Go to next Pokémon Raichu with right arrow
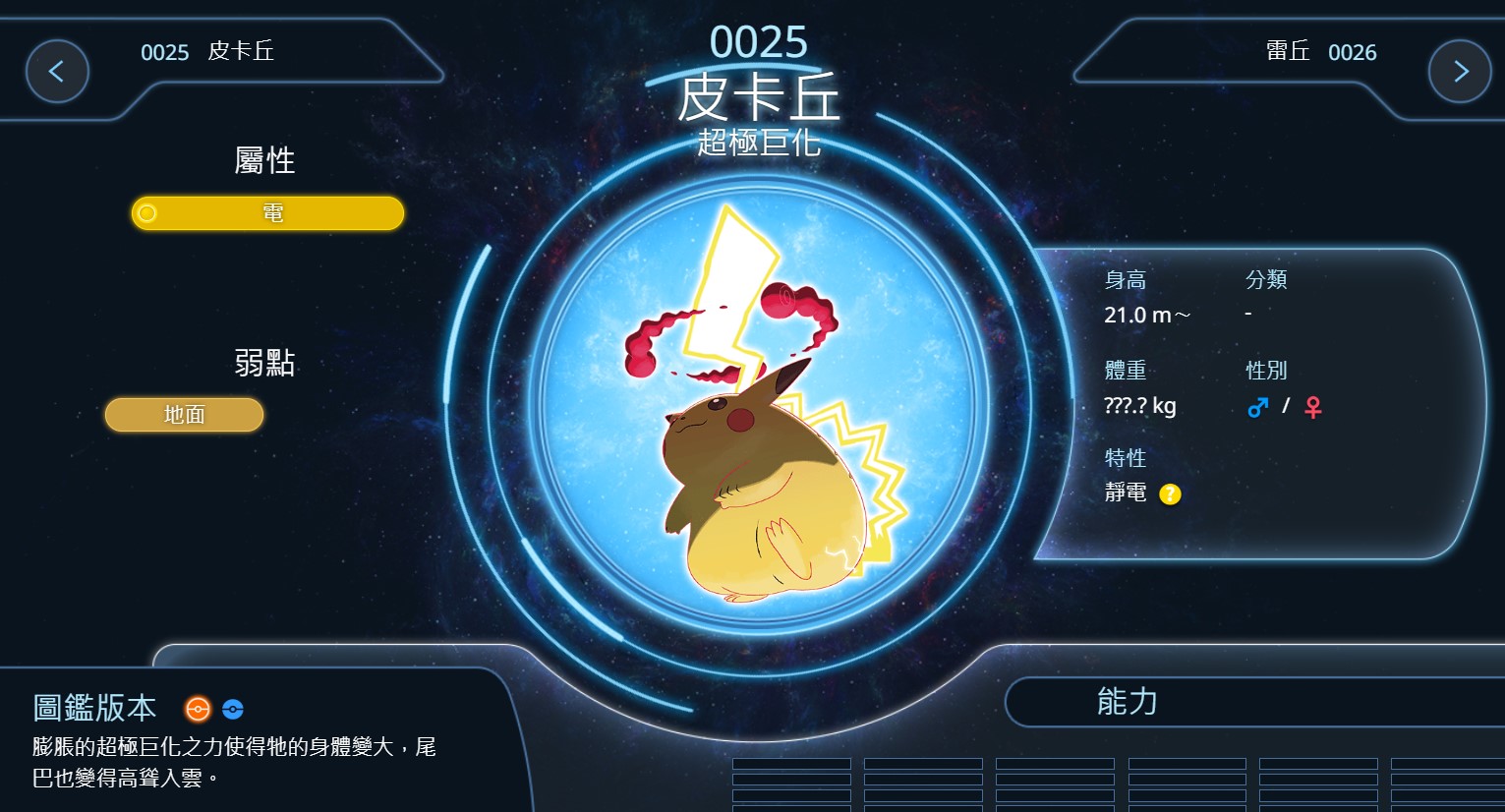The height and width of the screenshot is (812, 1505). (1460, 72)
